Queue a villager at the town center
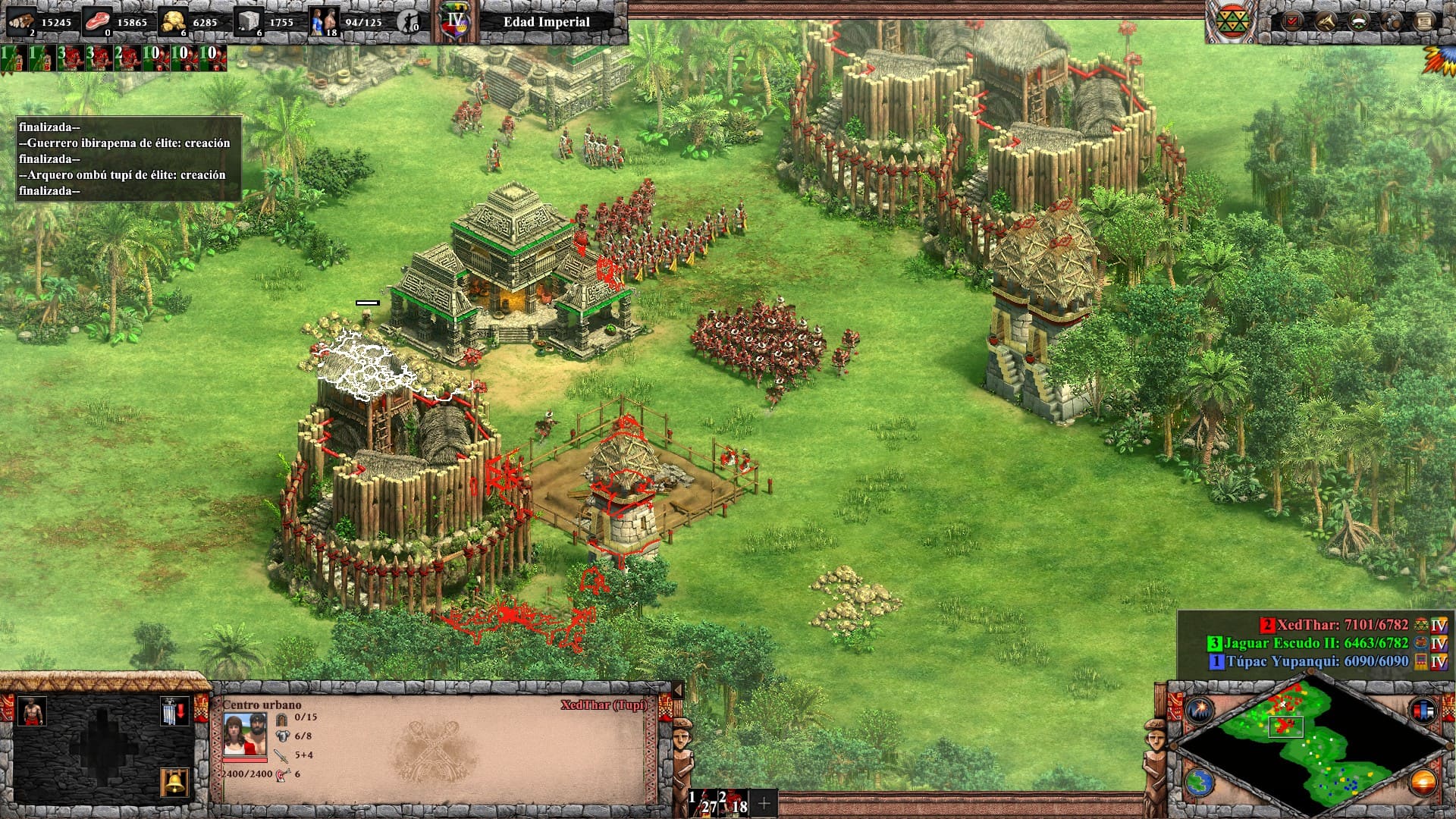This screenshot has width=1456, height=819. (x=31, y=711)
